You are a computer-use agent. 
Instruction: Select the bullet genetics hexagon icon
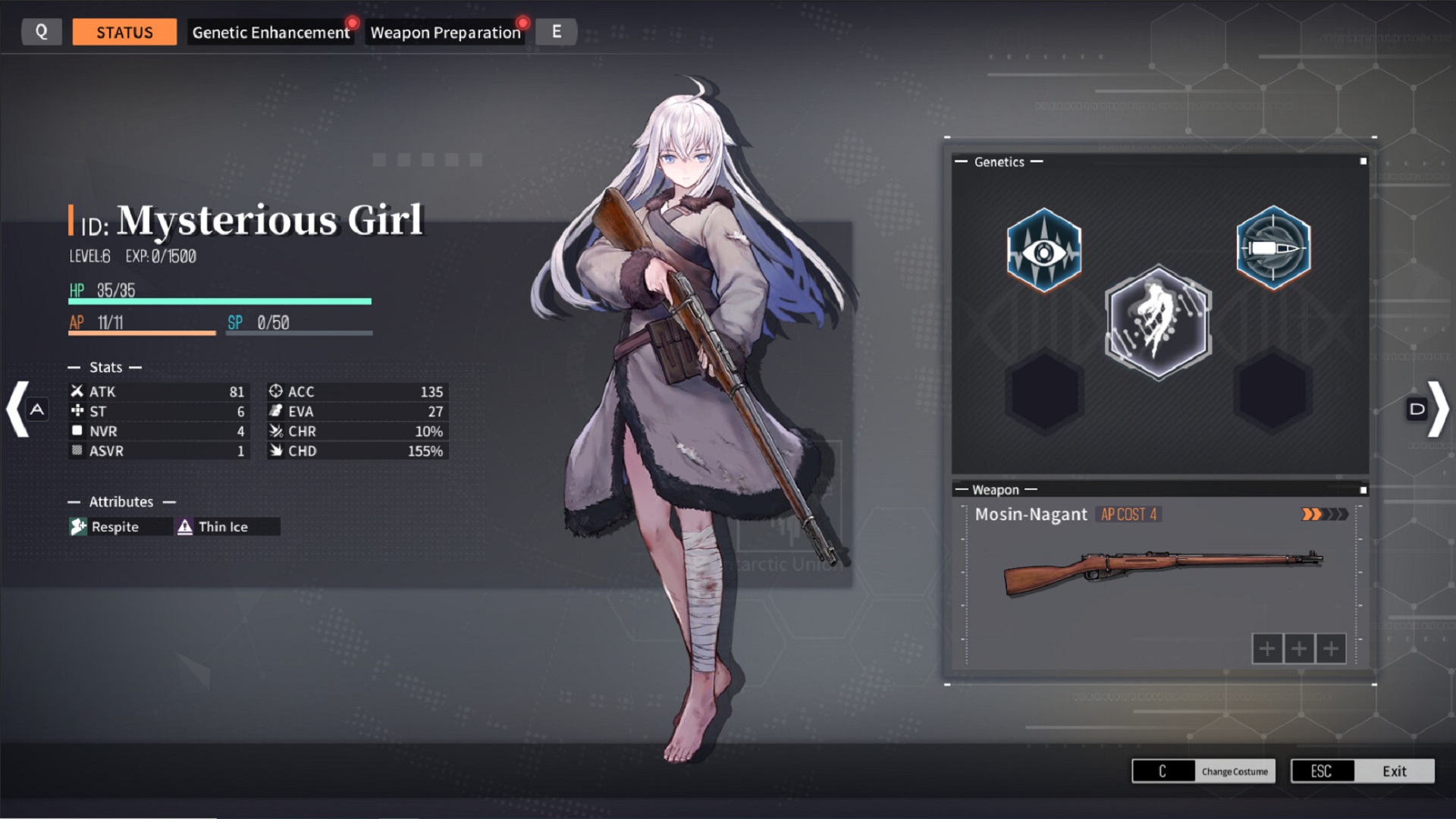coord(1273,248)
